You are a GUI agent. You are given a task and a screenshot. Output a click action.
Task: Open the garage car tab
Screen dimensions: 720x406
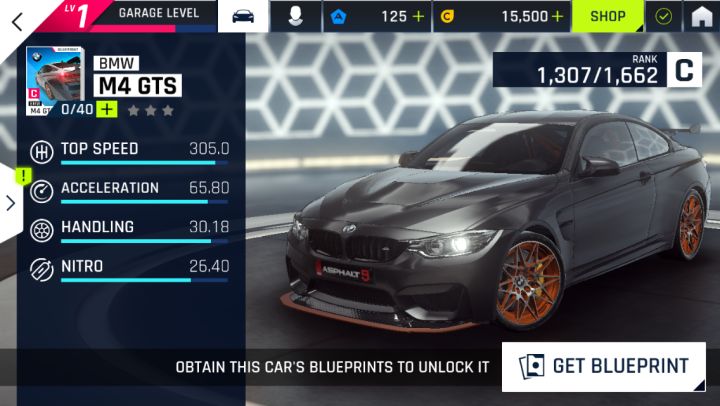(244, 16)
